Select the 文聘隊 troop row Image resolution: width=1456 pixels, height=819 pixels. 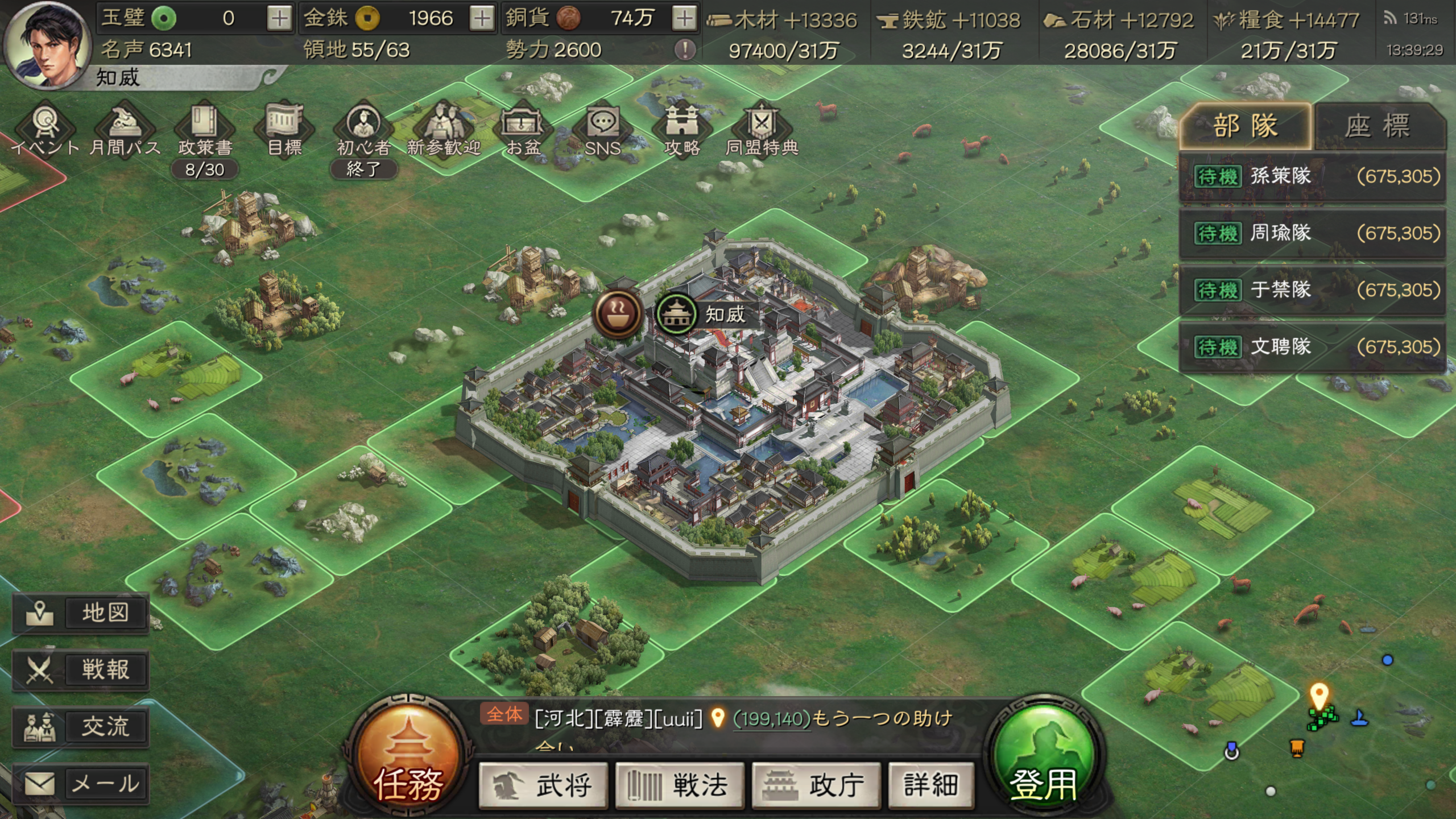pos(1313,347)
